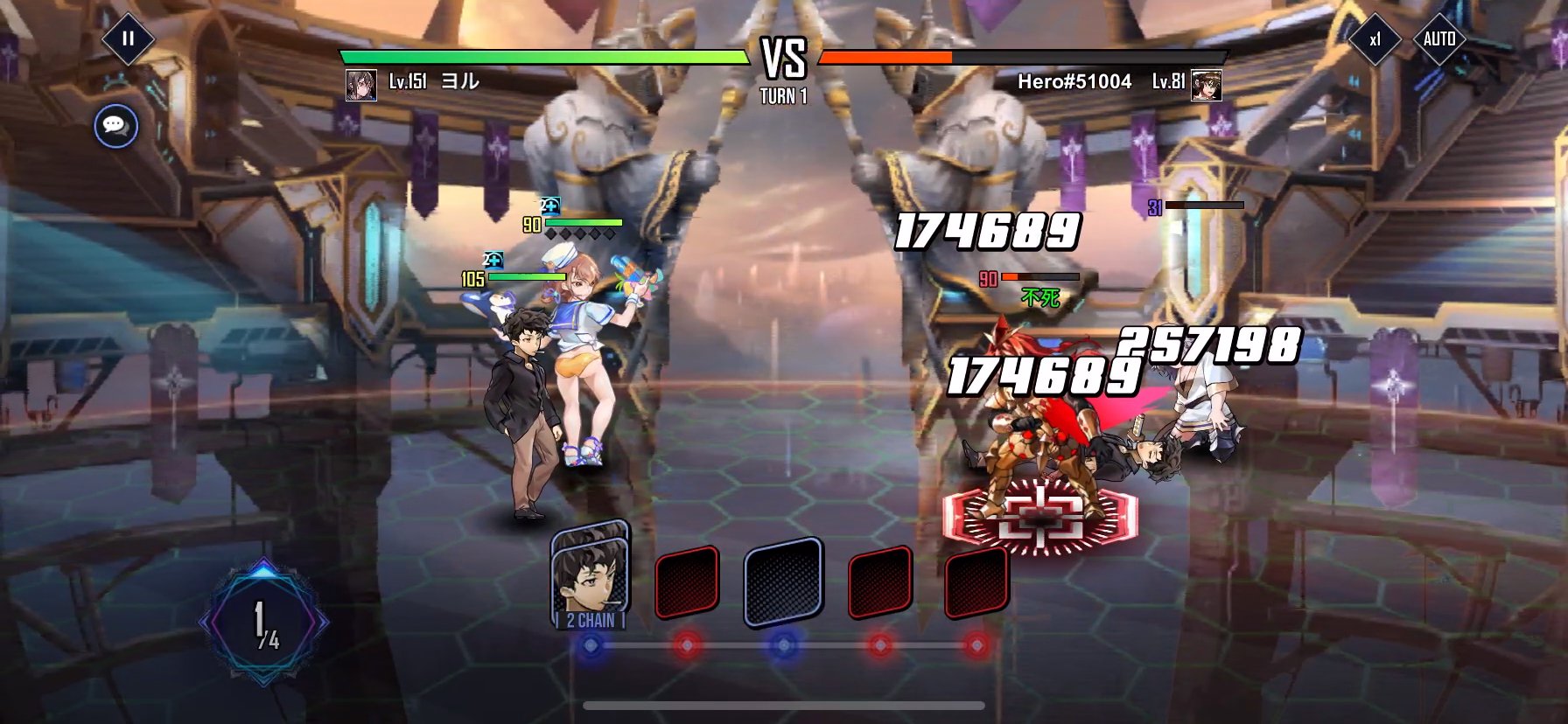Viewport: 1568px width, 724px height.
Task: Open the chat bubble icon
Action: (115, 127)
